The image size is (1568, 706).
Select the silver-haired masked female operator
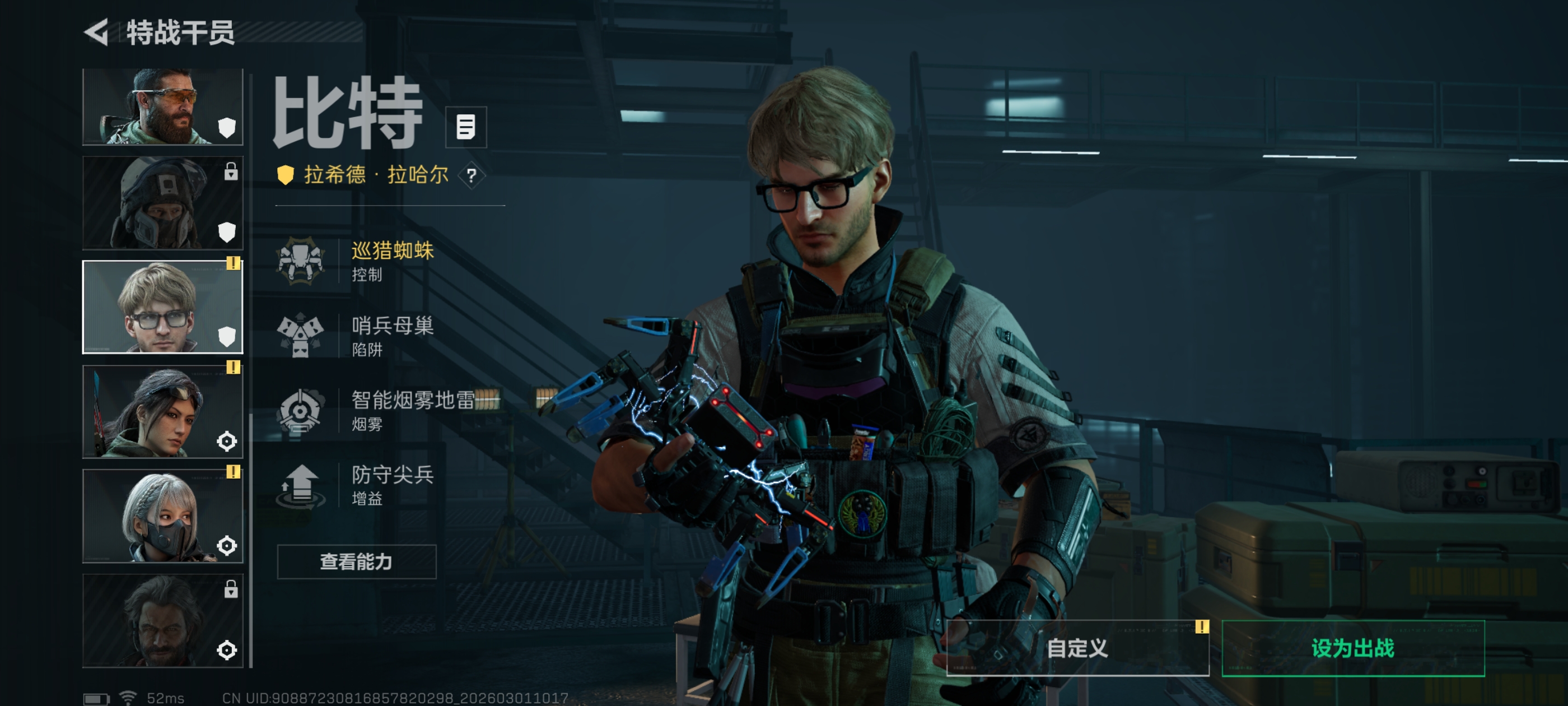pos(162,516)
